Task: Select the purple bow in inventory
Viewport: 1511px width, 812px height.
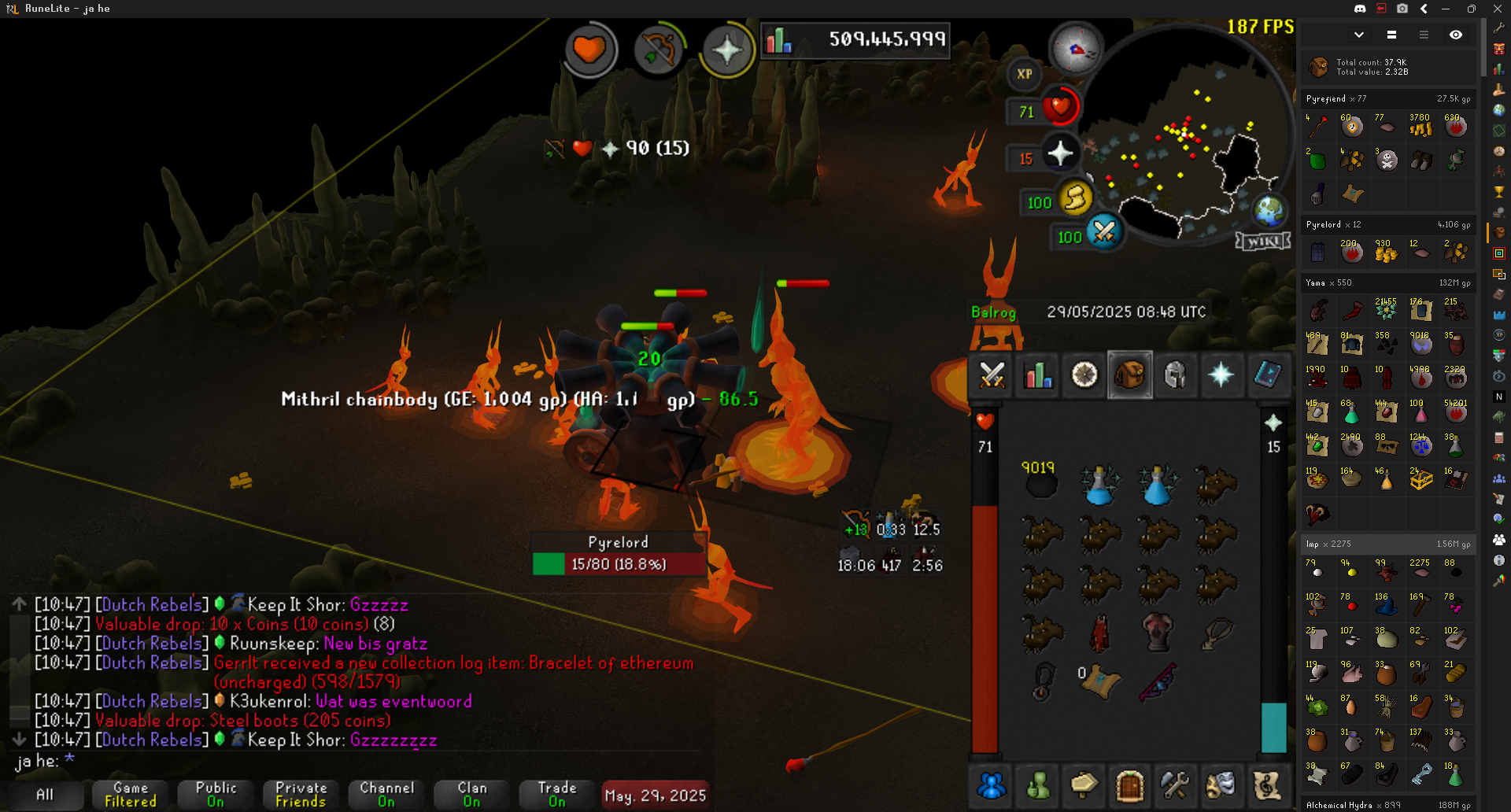Action: pos(1157,681)
